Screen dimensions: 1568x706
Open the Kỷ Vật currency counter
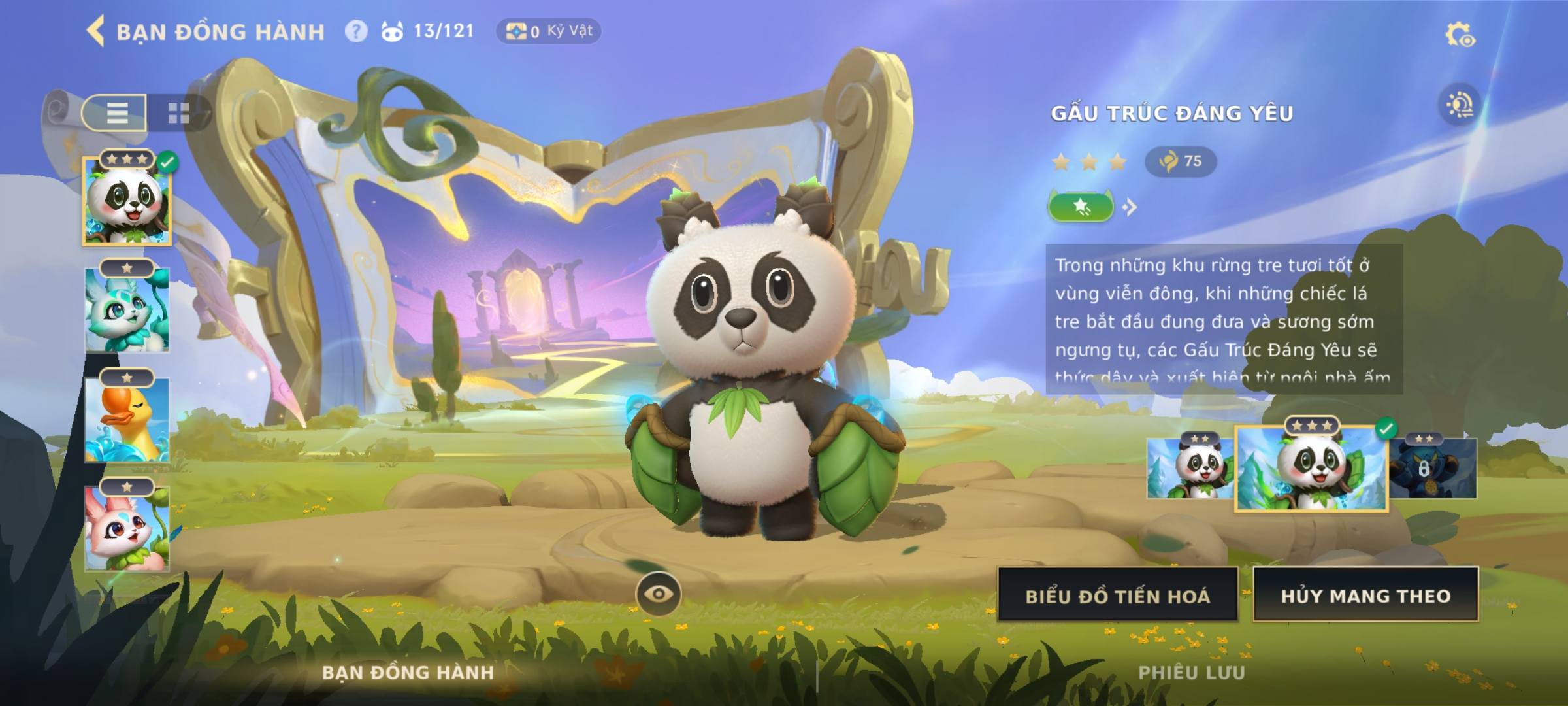549,31
